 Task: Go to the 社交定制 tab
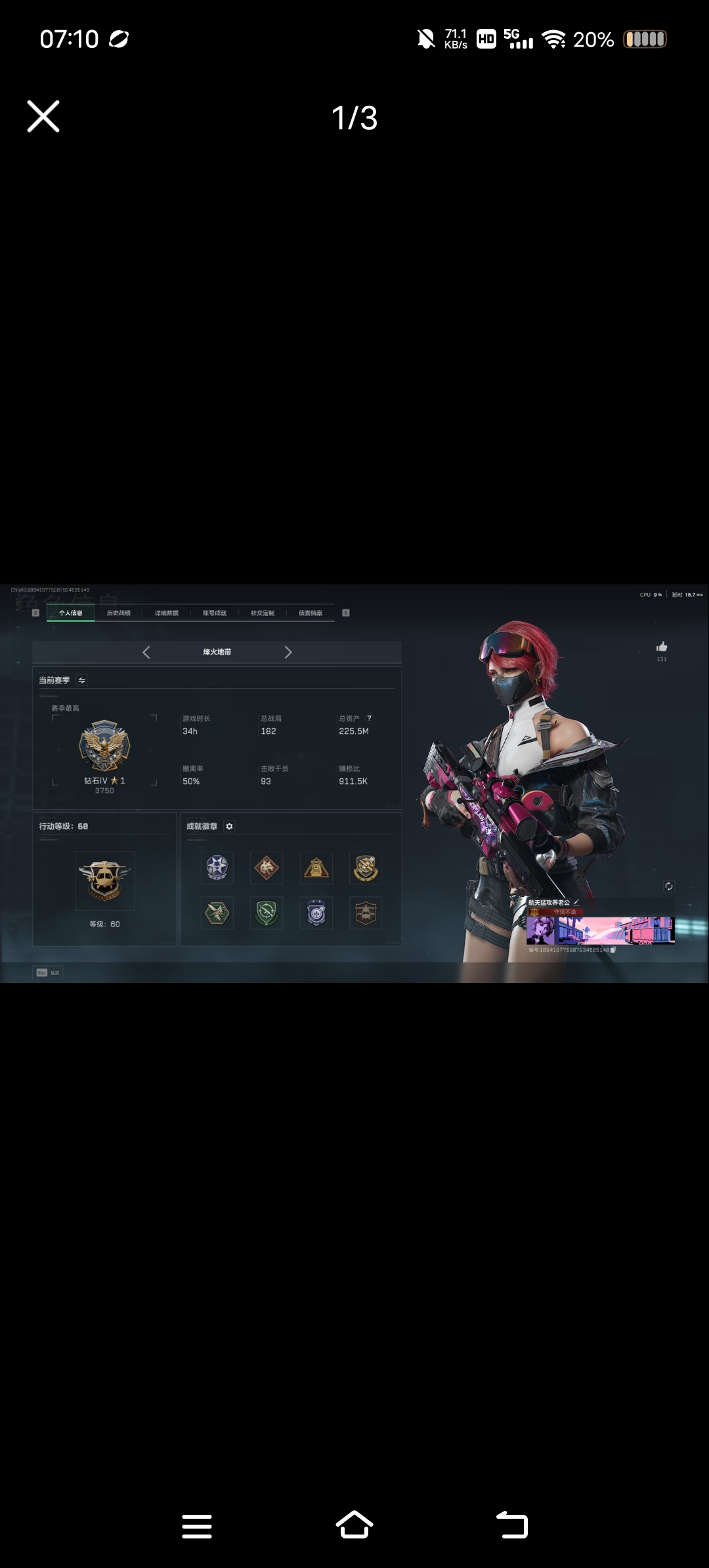pyautogui.click(x=263, y=613)
